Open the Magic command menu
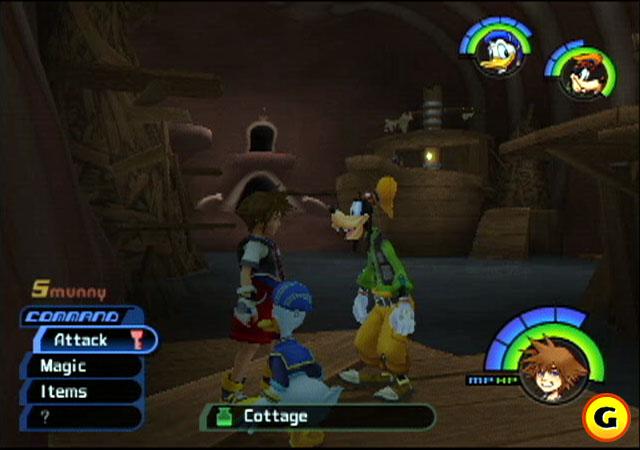 click(82, 366)
